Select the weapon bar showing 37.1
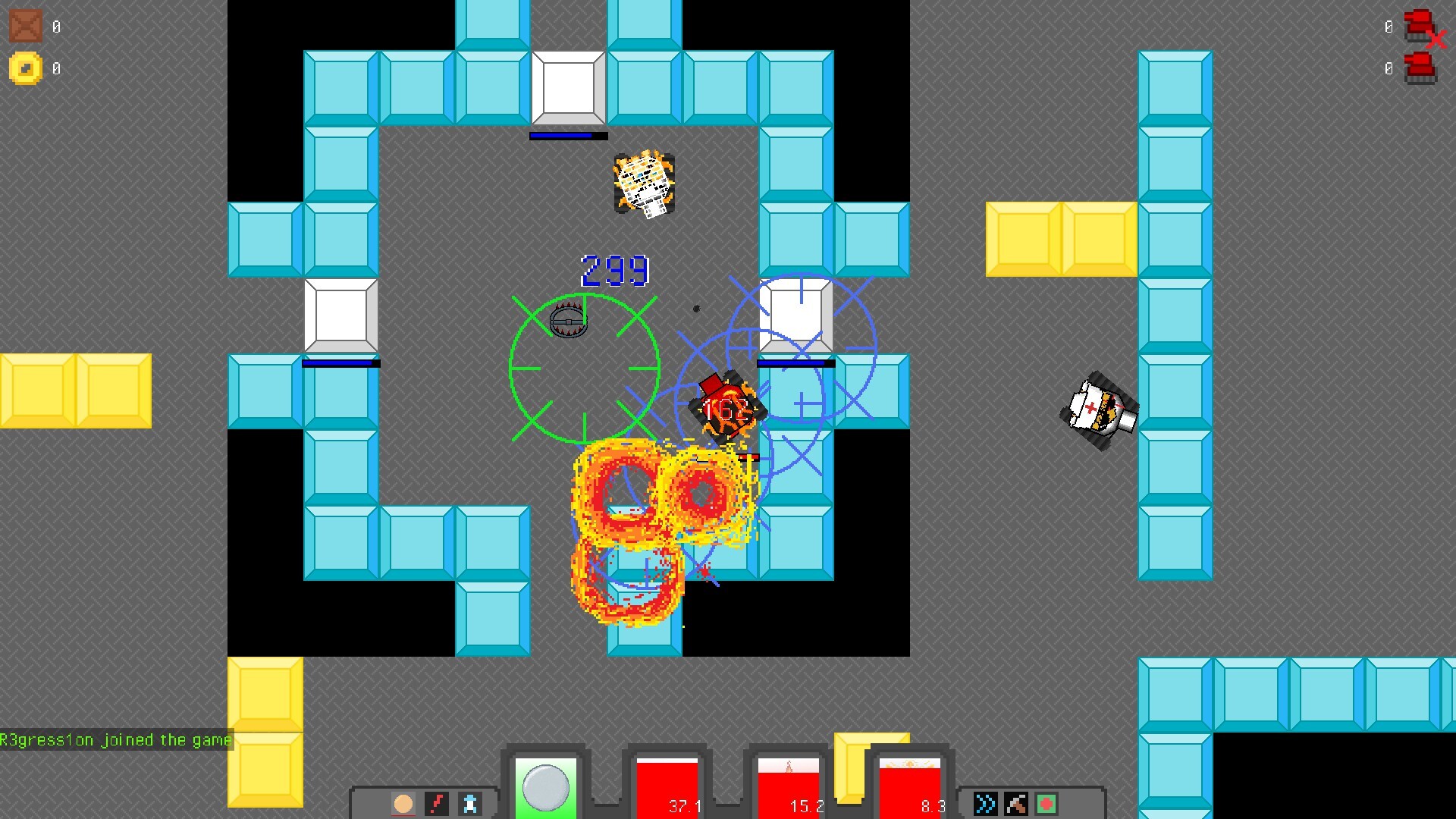1456x819 pixels. 666,785
